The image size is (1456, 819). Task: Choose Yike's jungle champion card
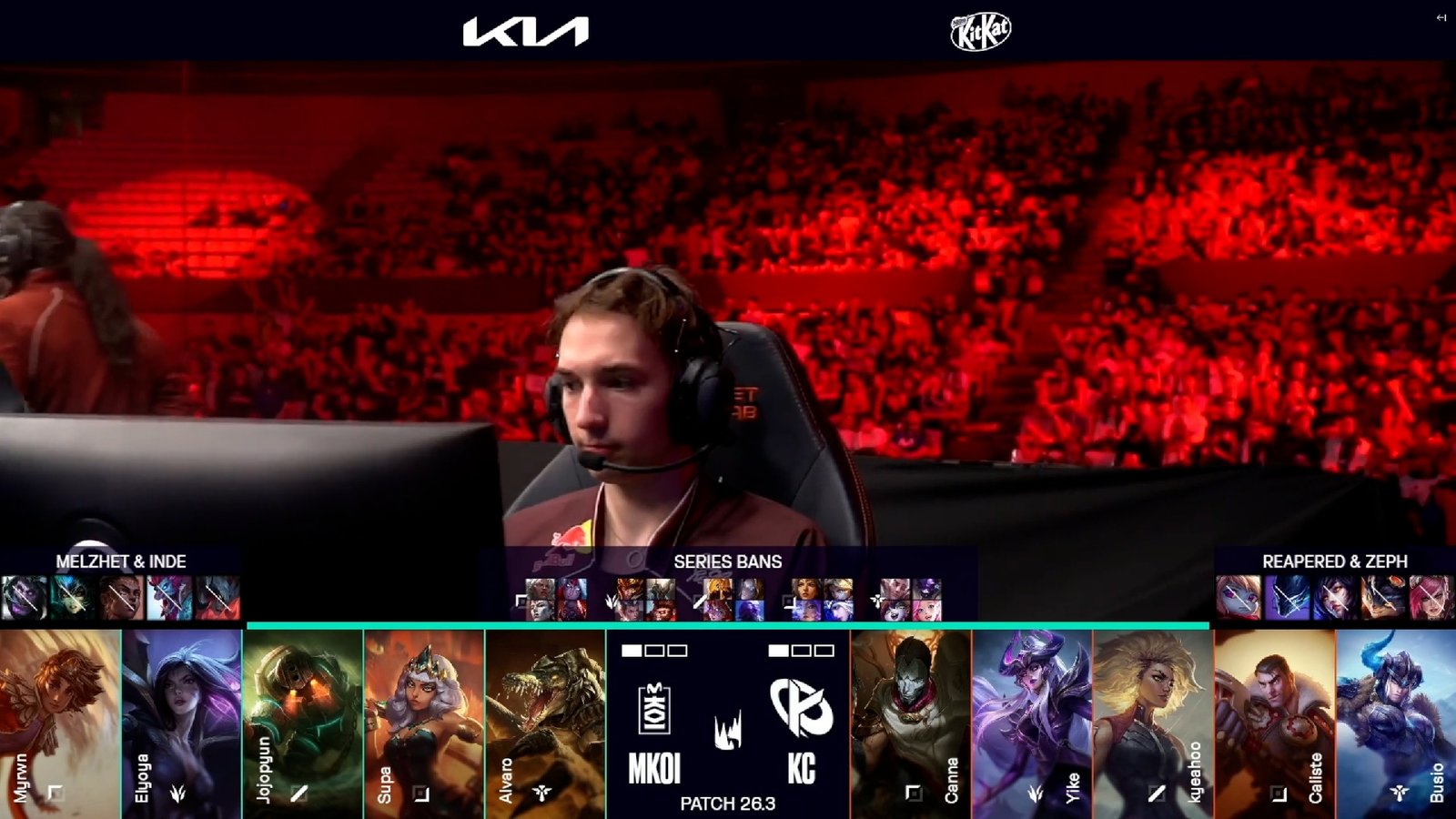pos(1032,723)
